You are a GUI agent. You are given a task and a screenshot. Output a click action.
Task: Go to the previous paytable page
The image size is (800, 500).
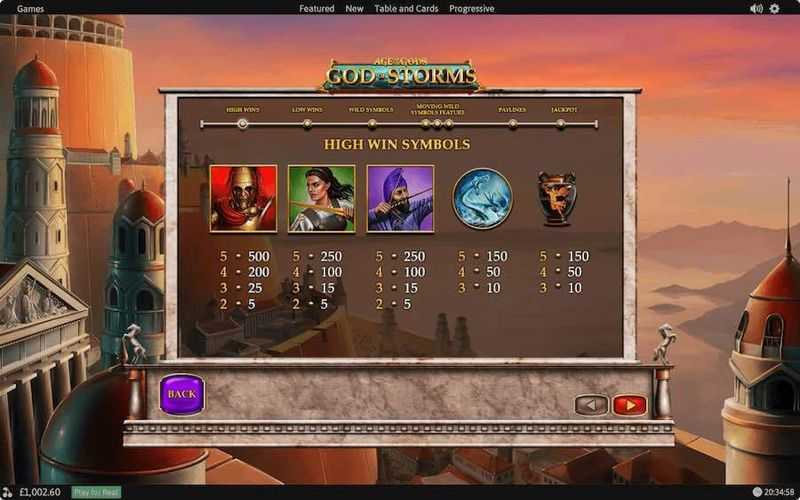[591, 405]
